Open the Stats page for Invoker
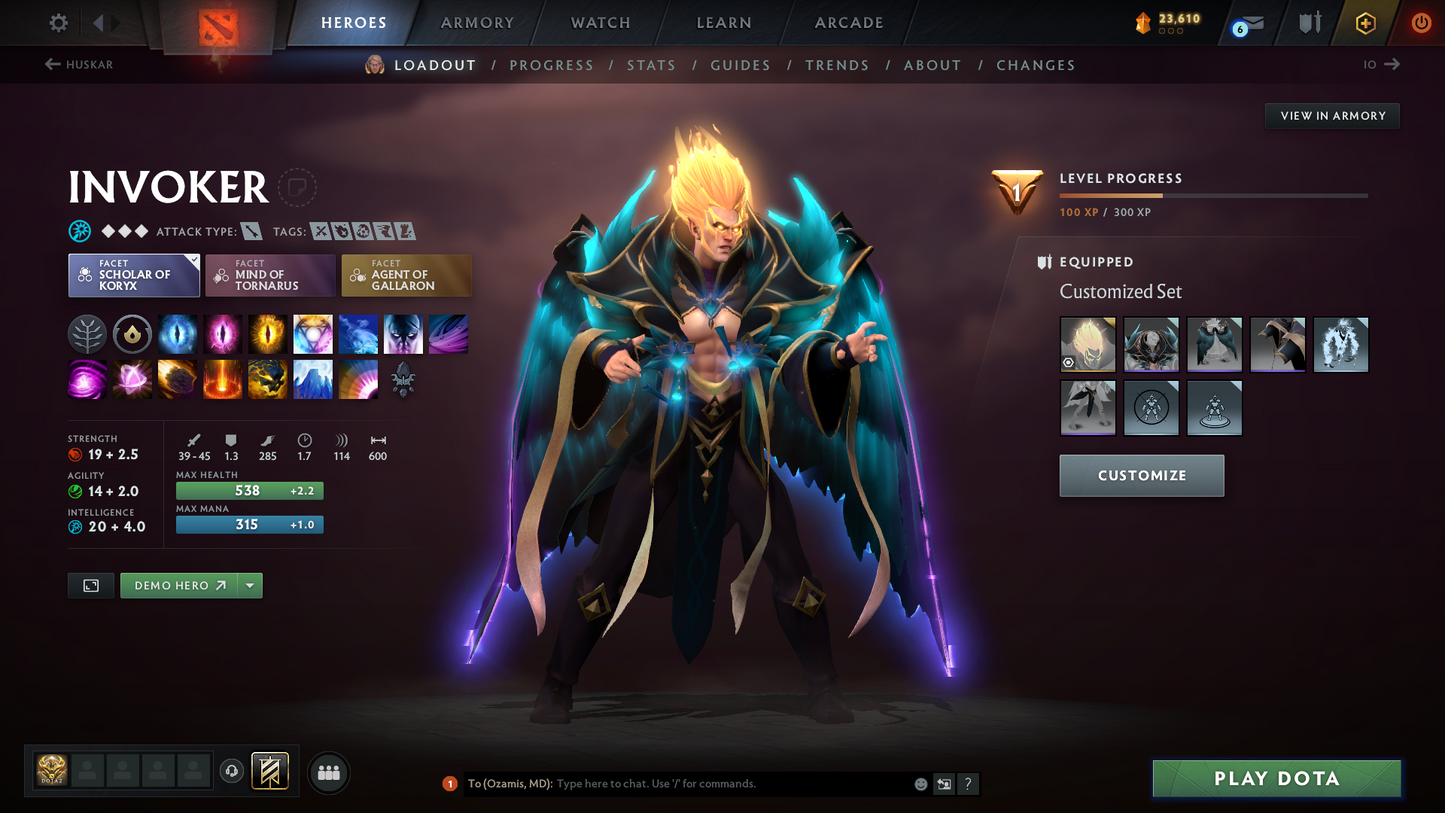 [651, 64]
